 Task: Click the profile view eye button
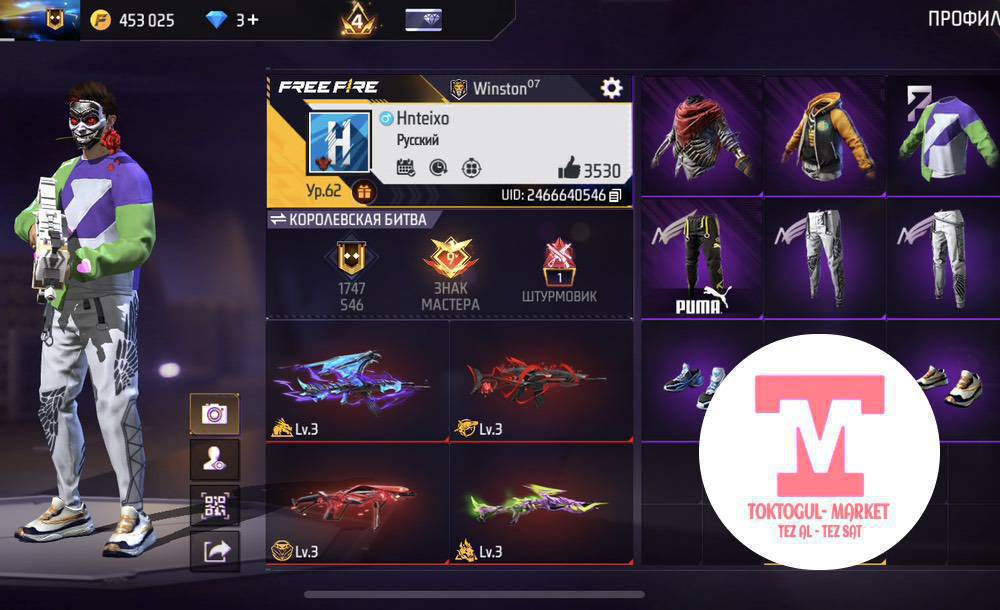coord(214,460)
